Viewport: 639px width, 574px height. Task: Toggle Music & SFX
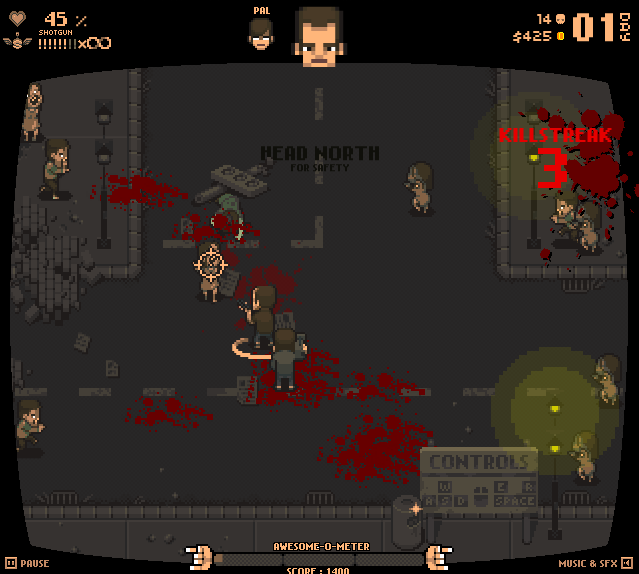[x=595, y=563]
